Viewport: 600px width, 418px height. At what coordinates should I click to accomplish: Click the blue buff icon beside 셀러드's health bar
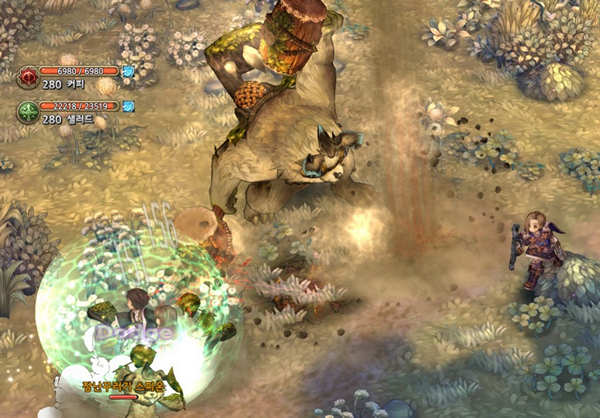(x=128, y=105)
